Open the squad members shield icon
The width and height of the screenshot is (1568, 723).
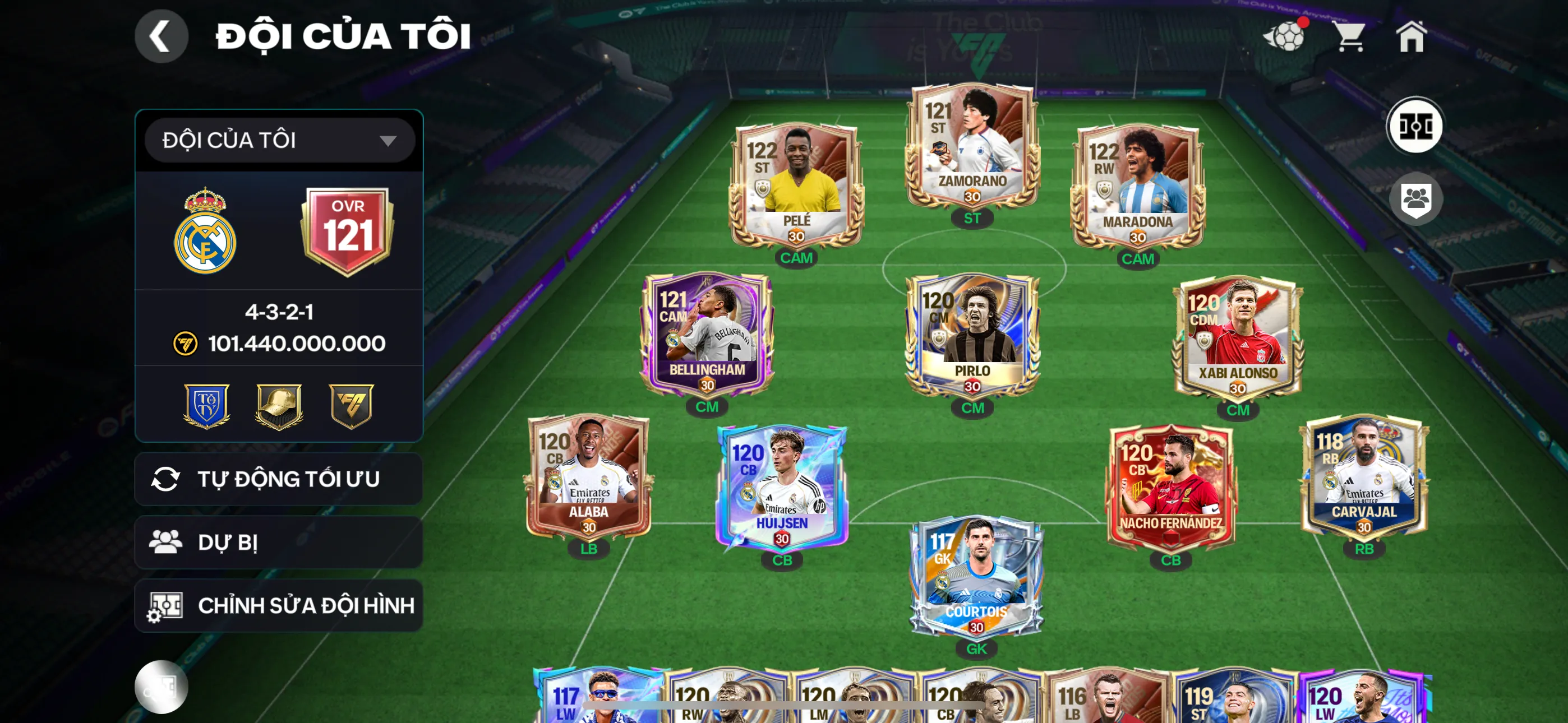[1416, 198]
